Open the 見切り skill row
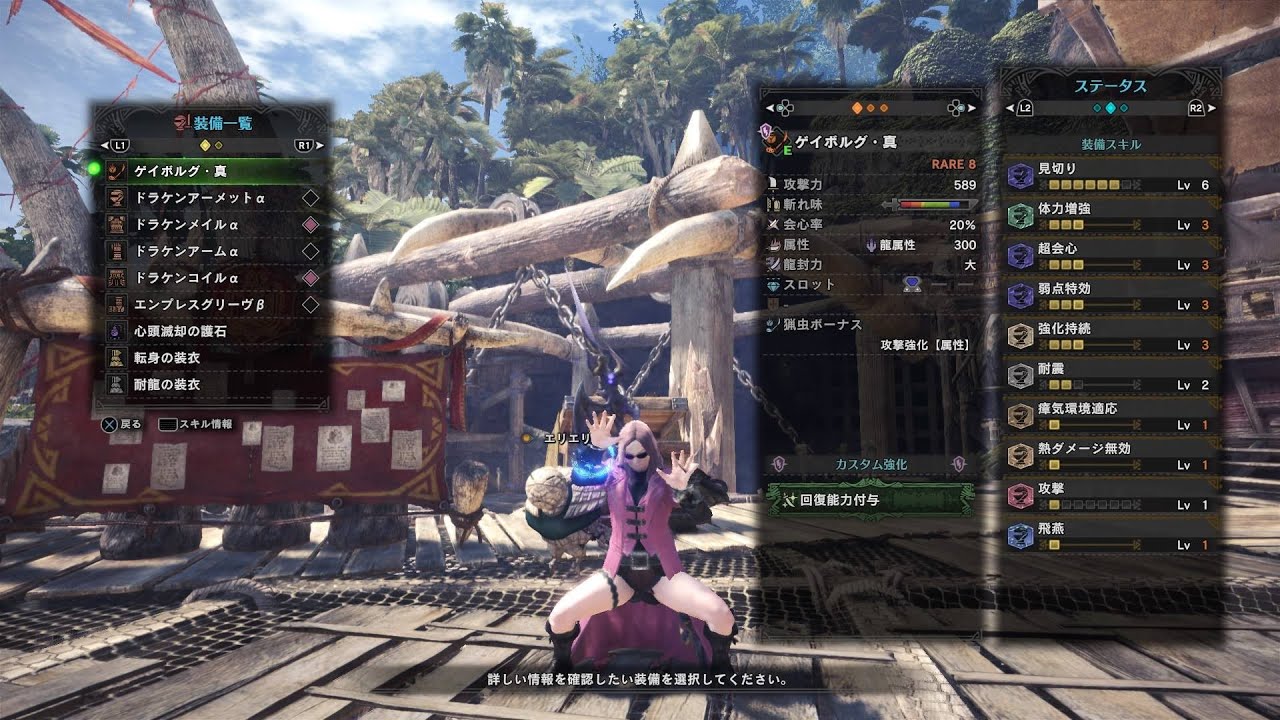Image resolution: width=1280 pixels, height=720 pixels. [x=1112, y=177]
